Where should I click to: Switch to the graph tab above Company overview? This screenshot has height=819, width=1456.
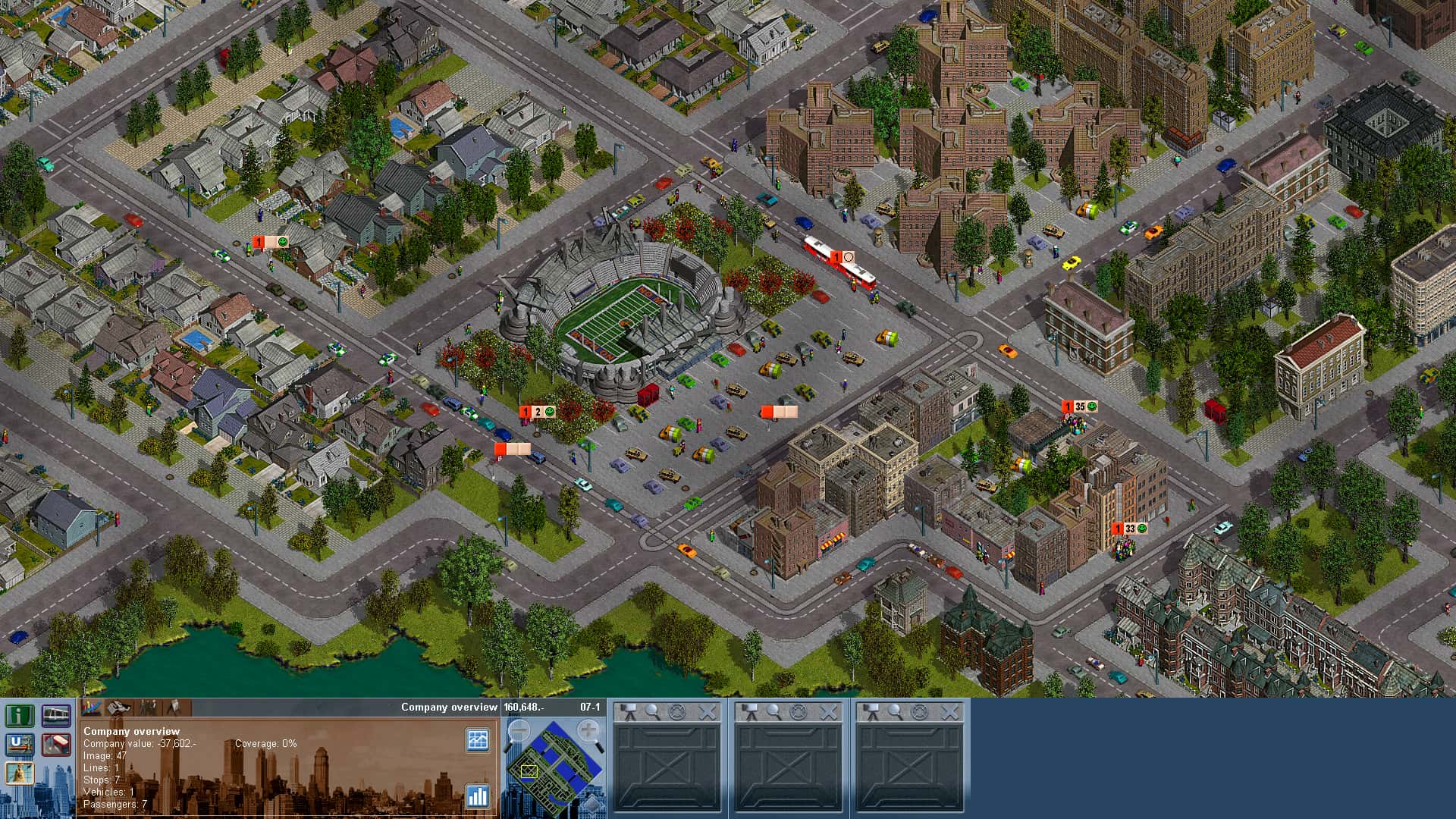(91, 708)
